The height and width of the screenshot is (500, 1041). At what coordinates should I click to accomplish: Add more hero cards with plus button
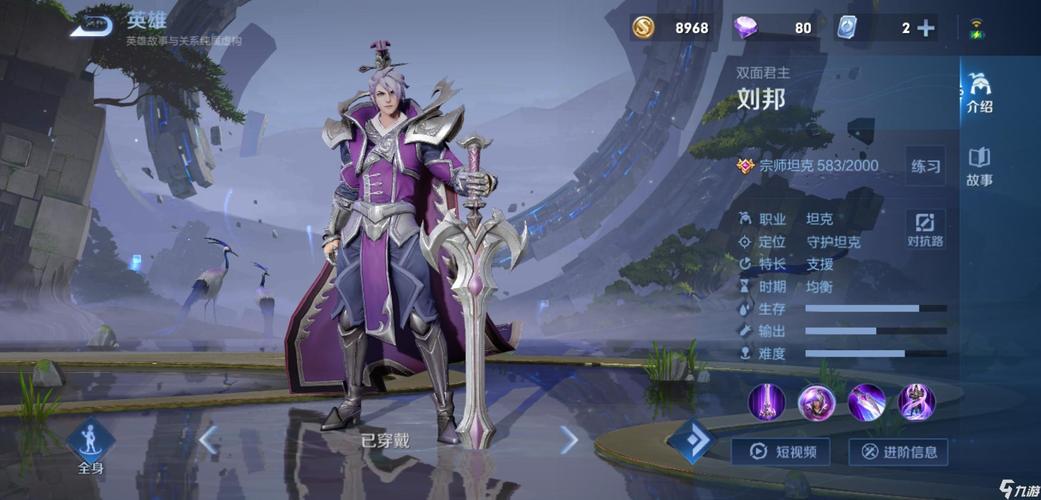[x=926, y=28]
